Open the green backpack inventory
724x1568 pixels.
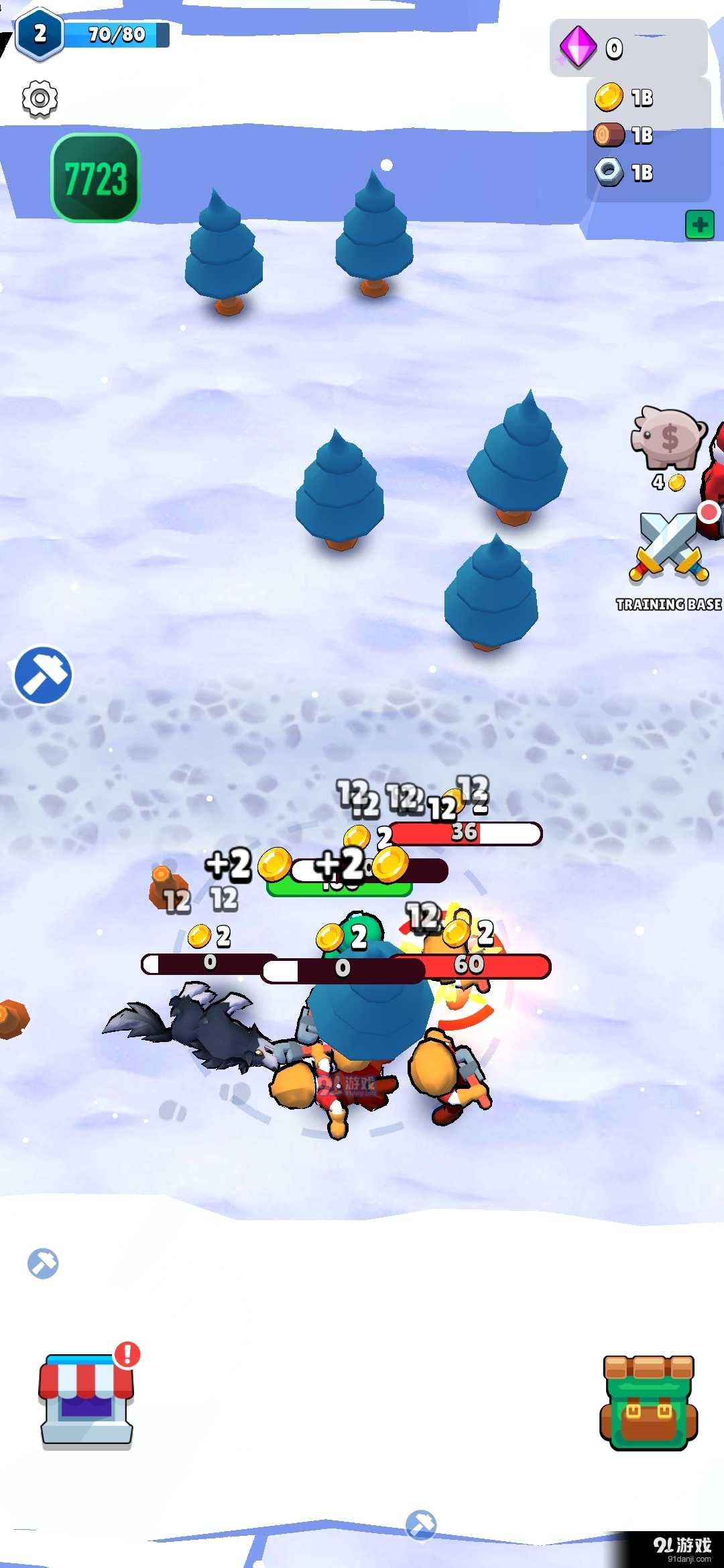pyautogui.click(x=648, y=1402)
